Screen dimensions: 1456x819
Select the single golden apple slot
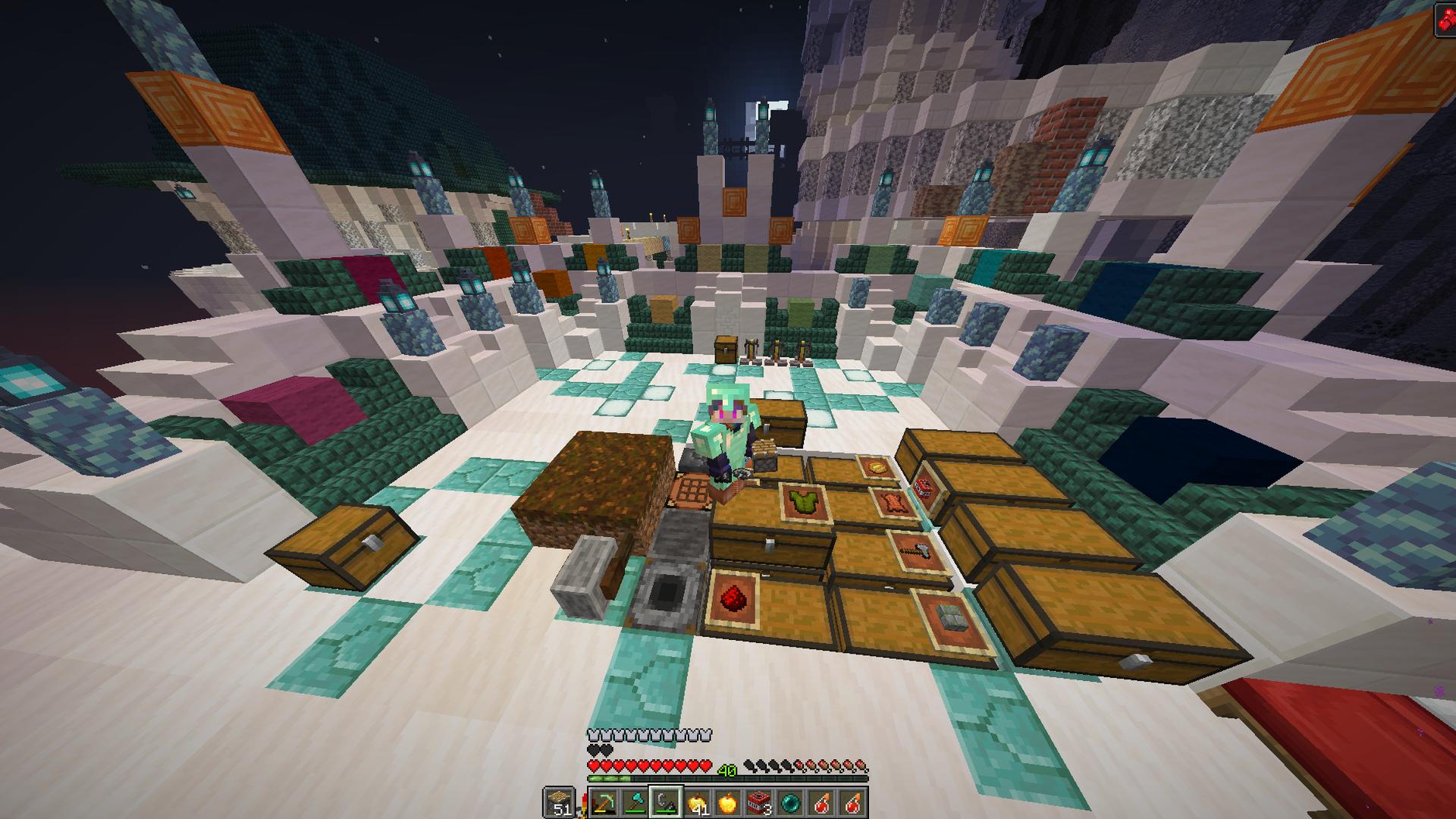pos(728,802)
